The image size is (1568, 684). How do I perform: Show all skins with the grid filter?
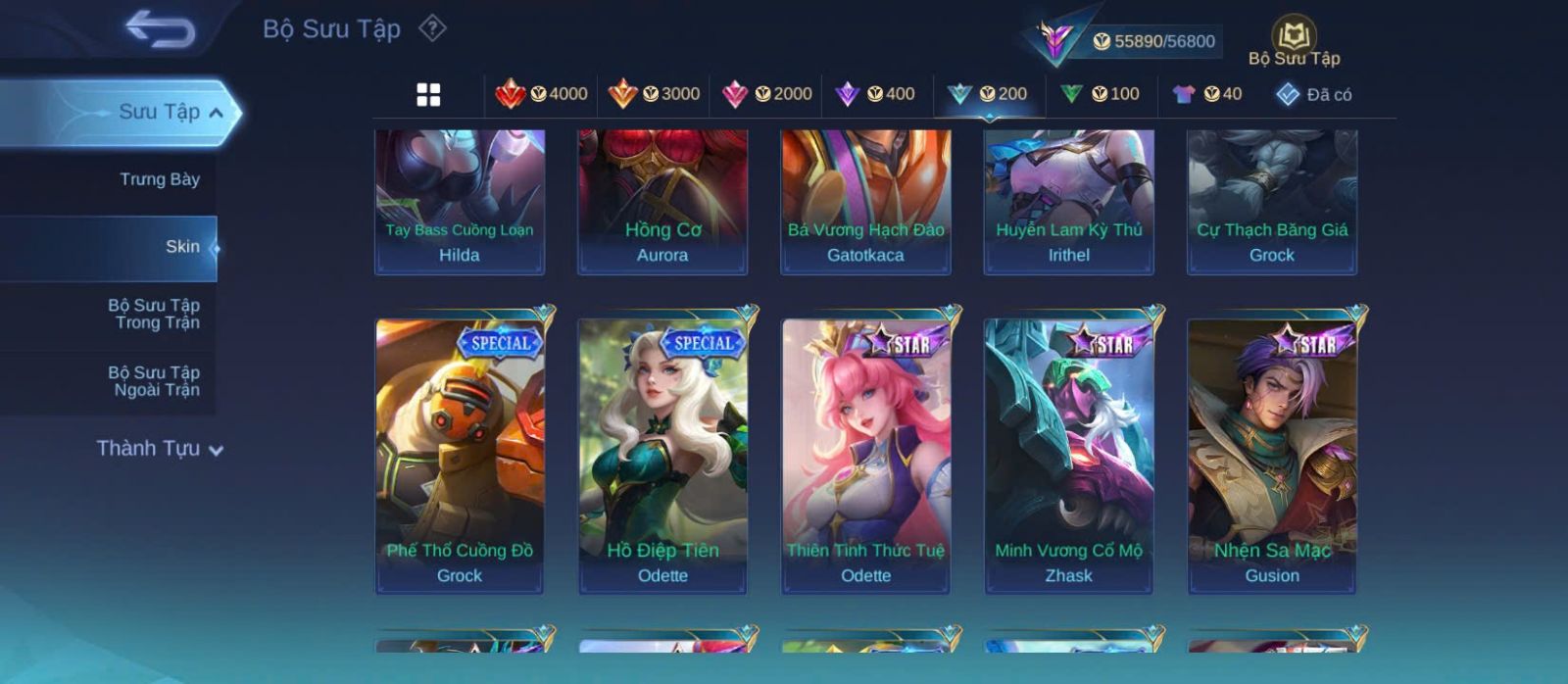click(x=428, y=94)
